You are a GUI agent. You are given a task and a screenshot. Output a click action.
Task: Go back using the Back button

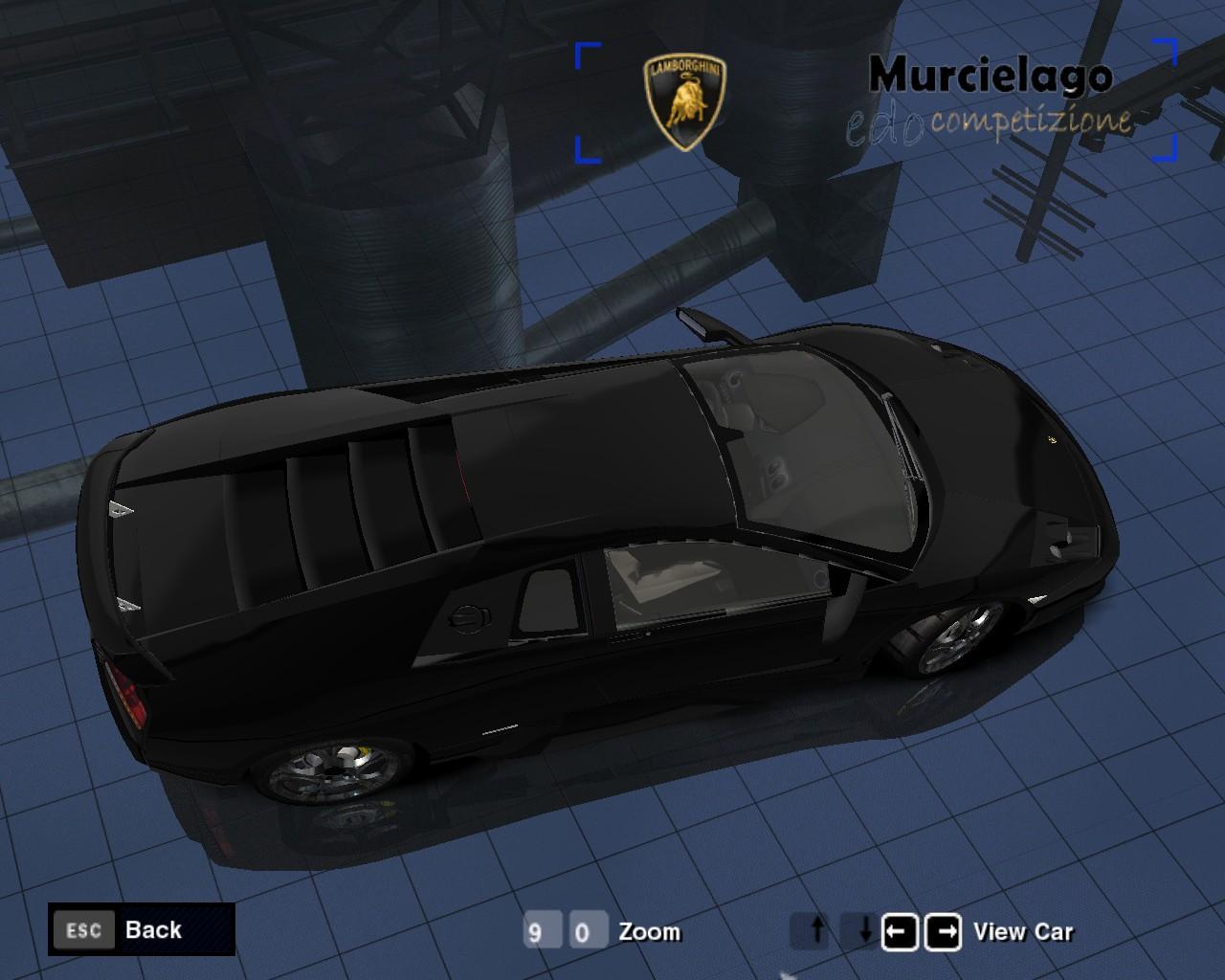click(142, 929)
